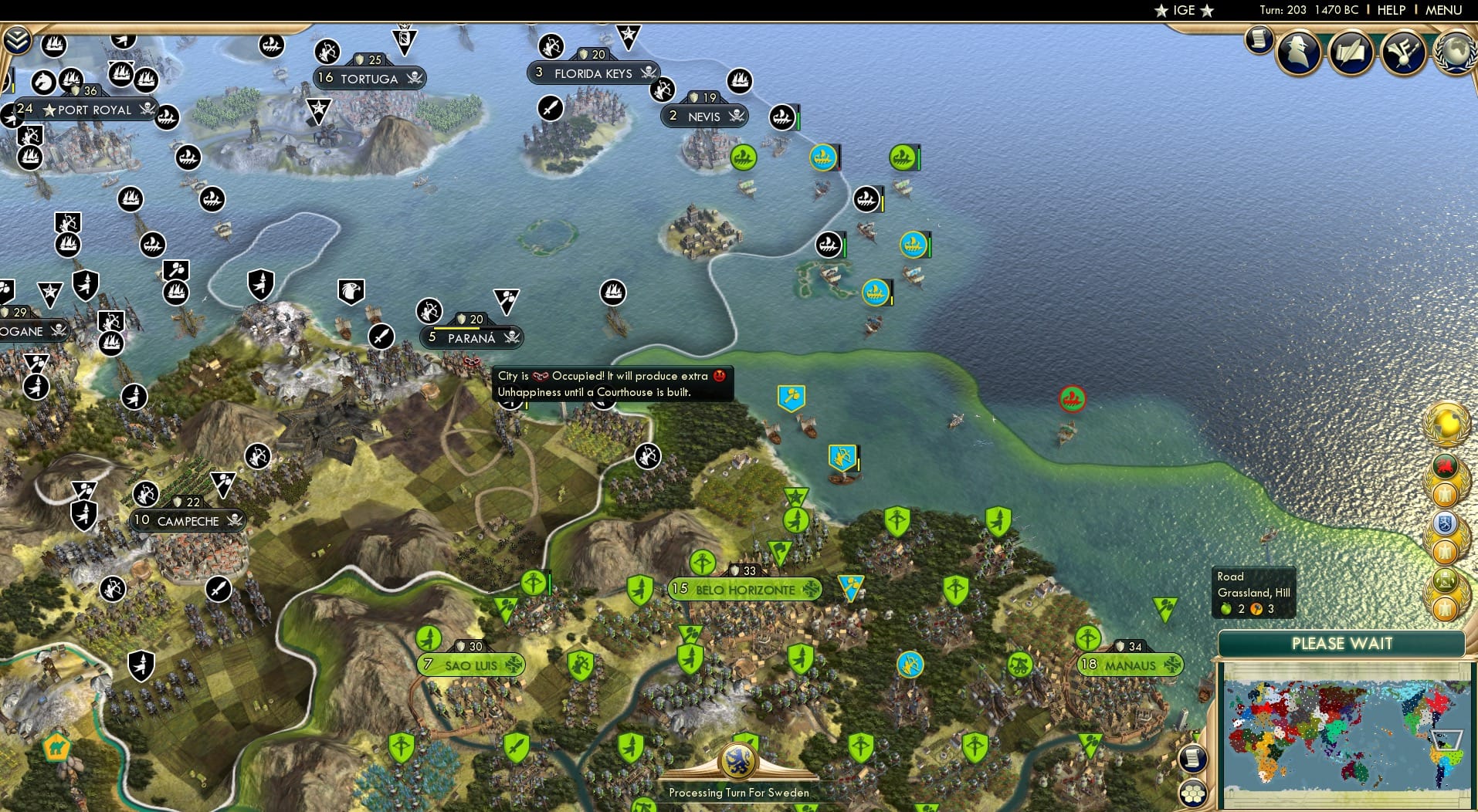The height and width of the screenshot is (812, 1478).
Task: Select the Paraná occupied city banner
Action: point(471,338)
